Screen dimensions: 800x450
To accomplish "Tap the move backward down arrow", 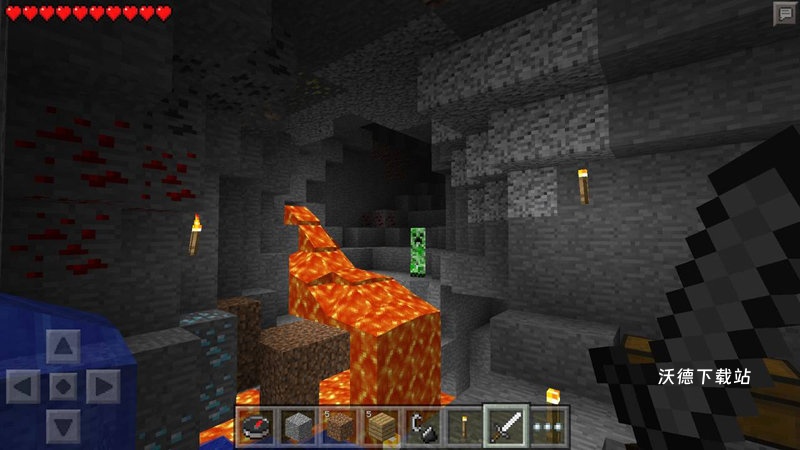I will tap(62, 424).
